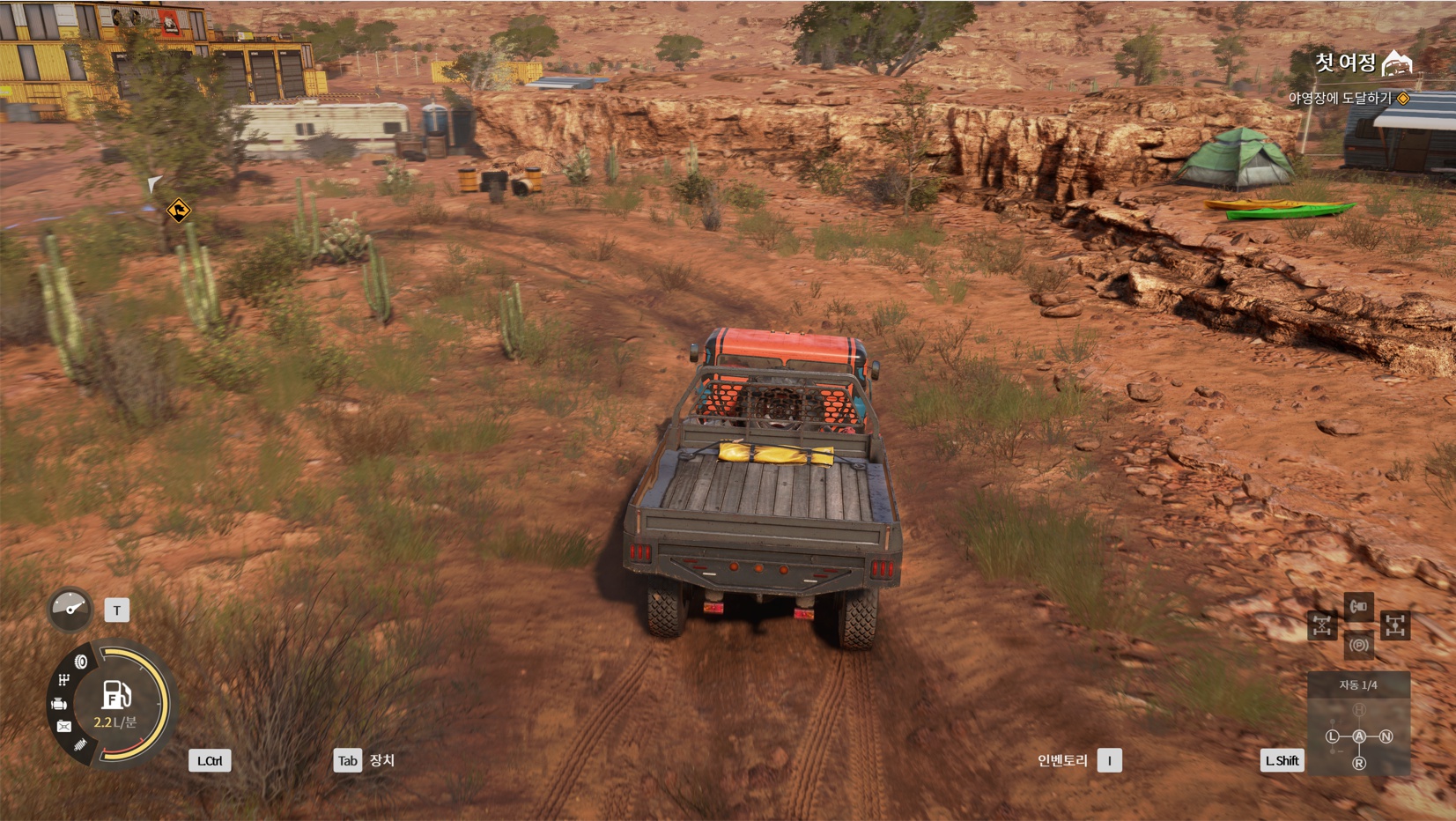1456x821 pixels.
Task: Shift gearbox to L low gear
Action: pos(1333,736)
